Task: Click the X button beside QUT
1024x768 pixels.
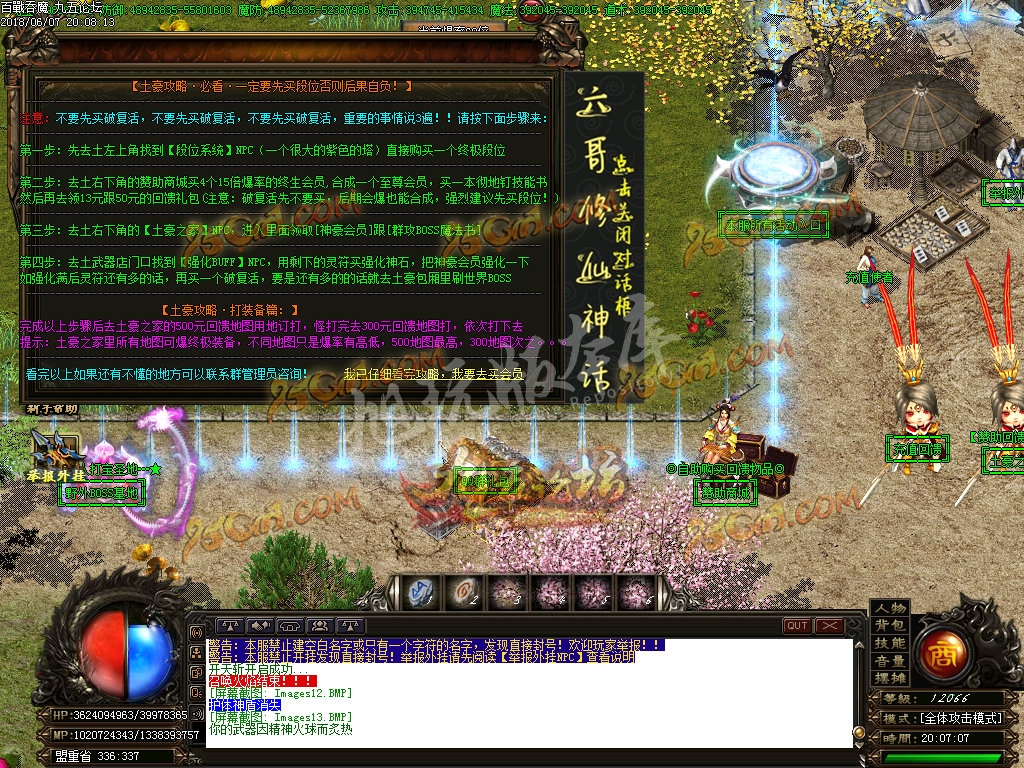Action: [x=830, y=626]
